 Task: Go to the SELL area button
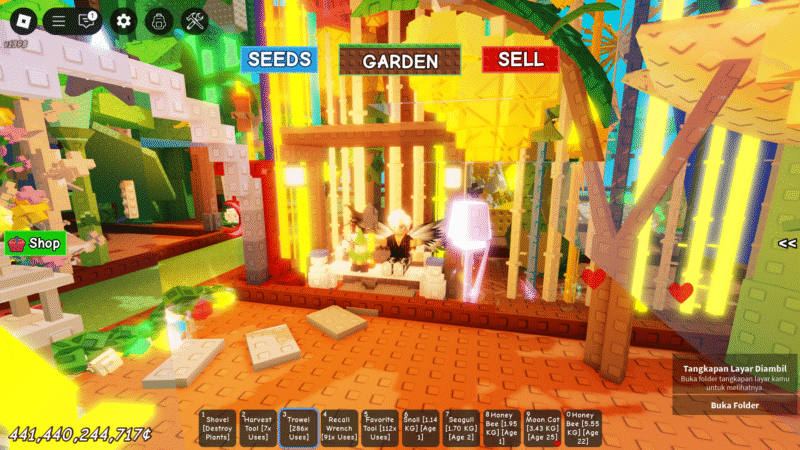pyautogui.click(x=520, y=59)
